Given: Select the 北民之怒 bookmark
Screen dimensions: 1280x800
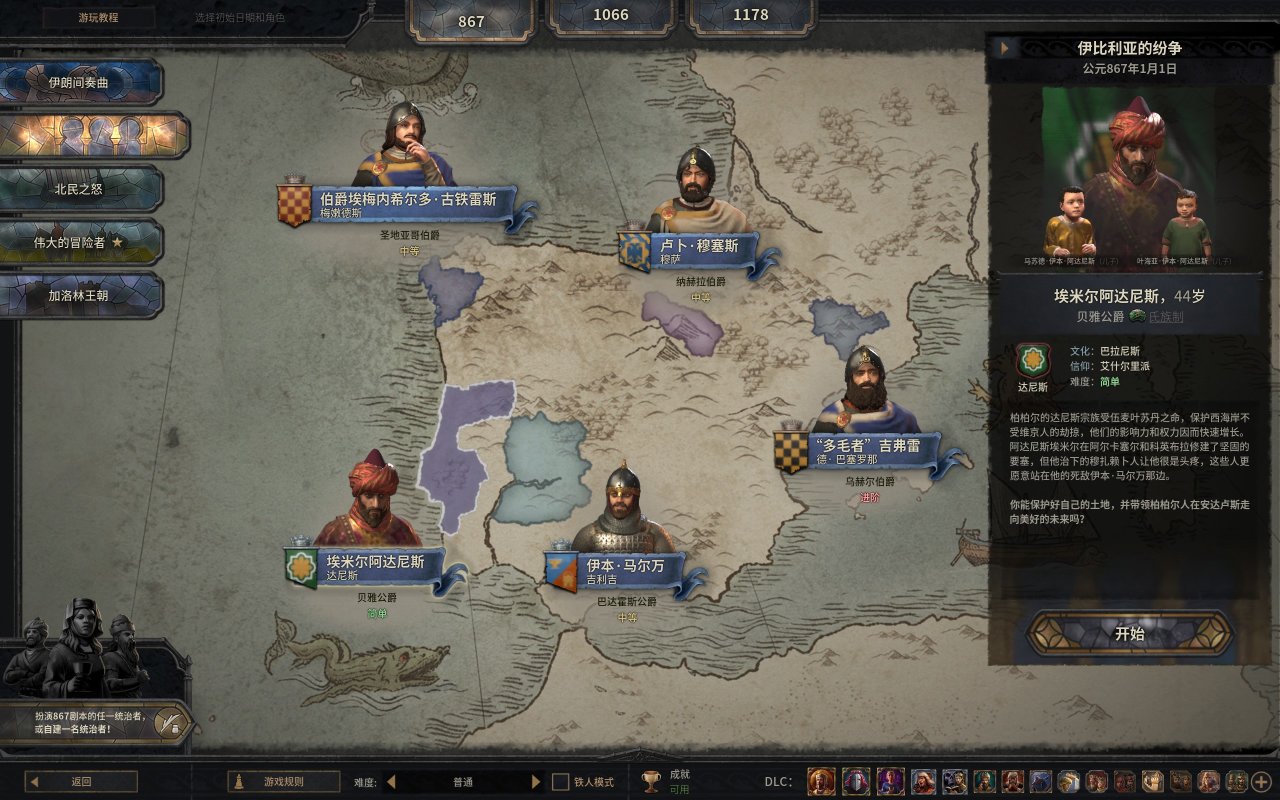Looking at the screenshot, I should click(x=82, y=188).
